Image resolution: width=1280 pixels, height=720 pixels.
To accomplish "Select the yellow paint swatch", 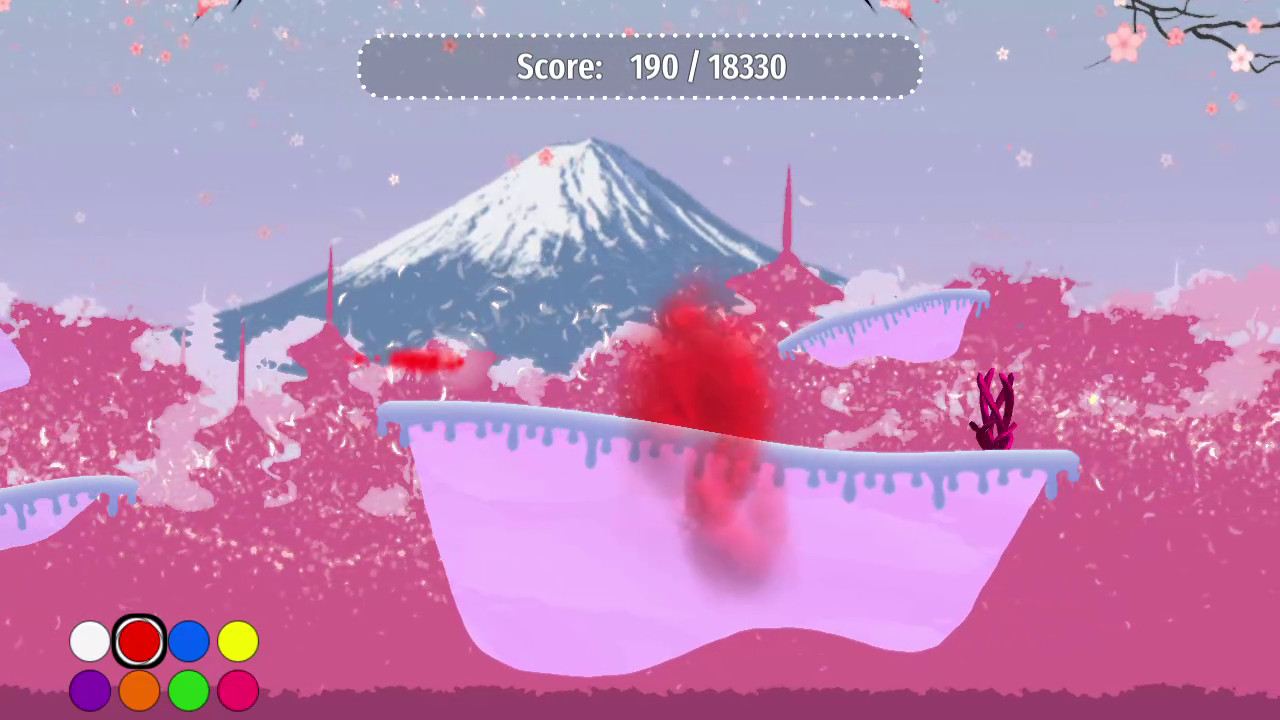I will tap(239, 641).
